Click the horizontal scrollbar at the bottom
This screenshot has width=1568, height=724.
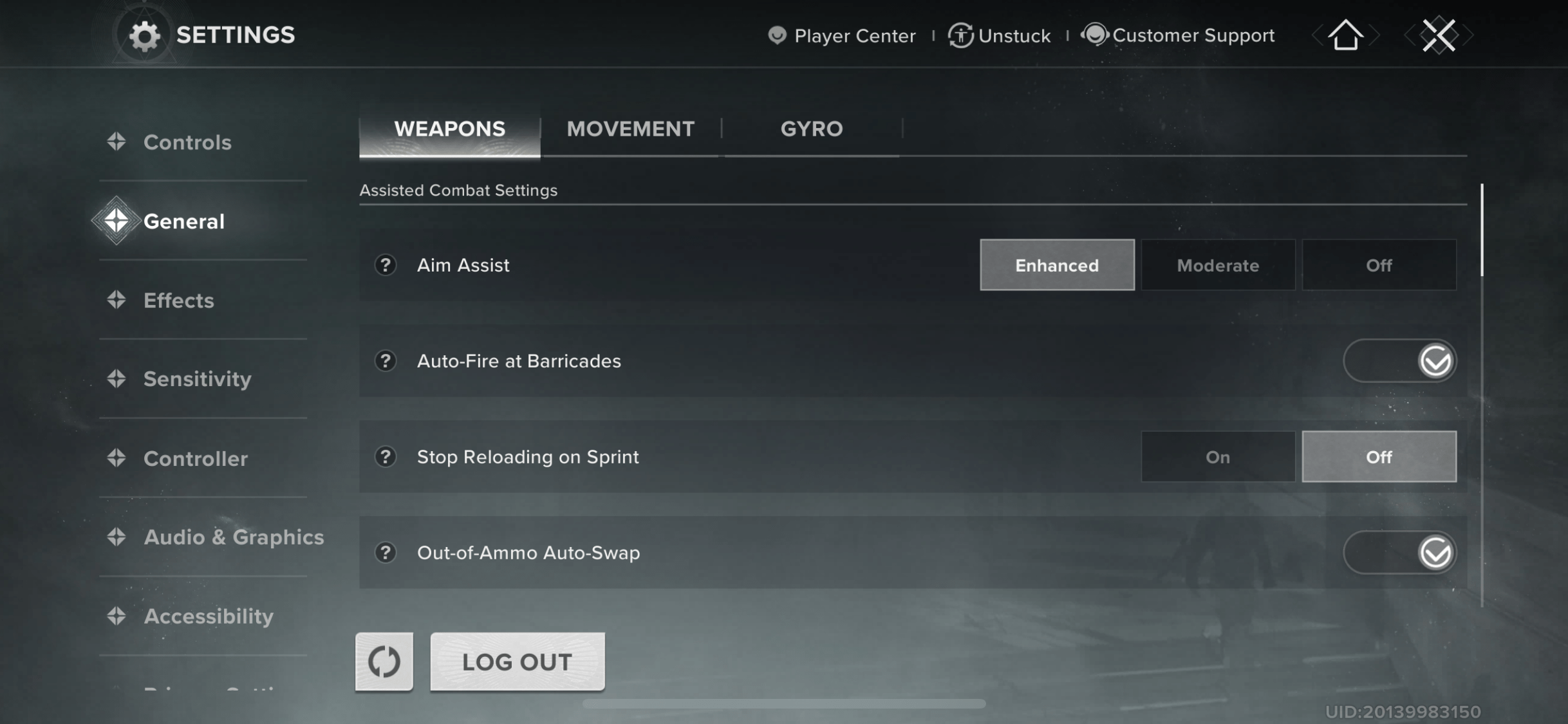coord(784,703)
